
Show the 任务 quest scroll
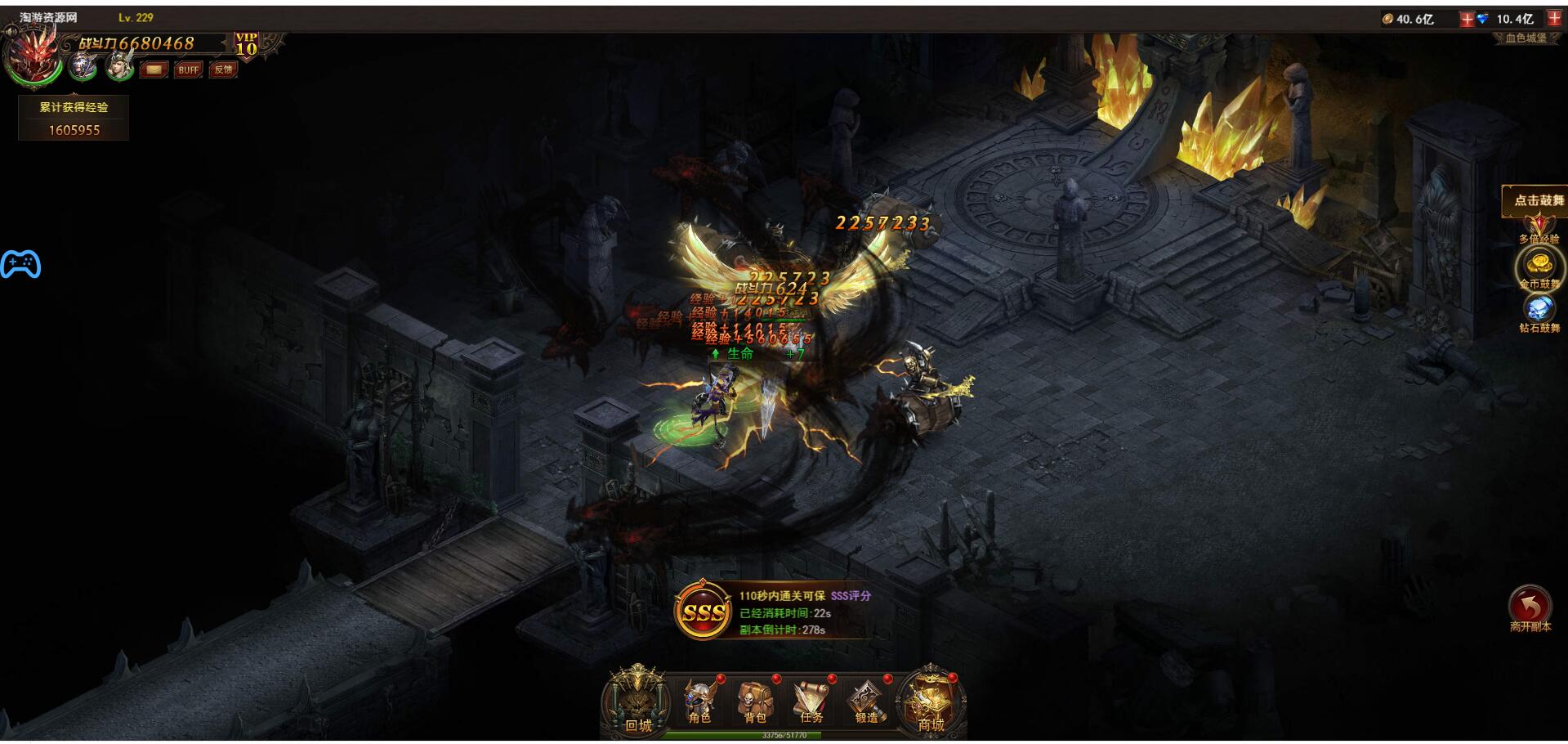coord(811,702)
